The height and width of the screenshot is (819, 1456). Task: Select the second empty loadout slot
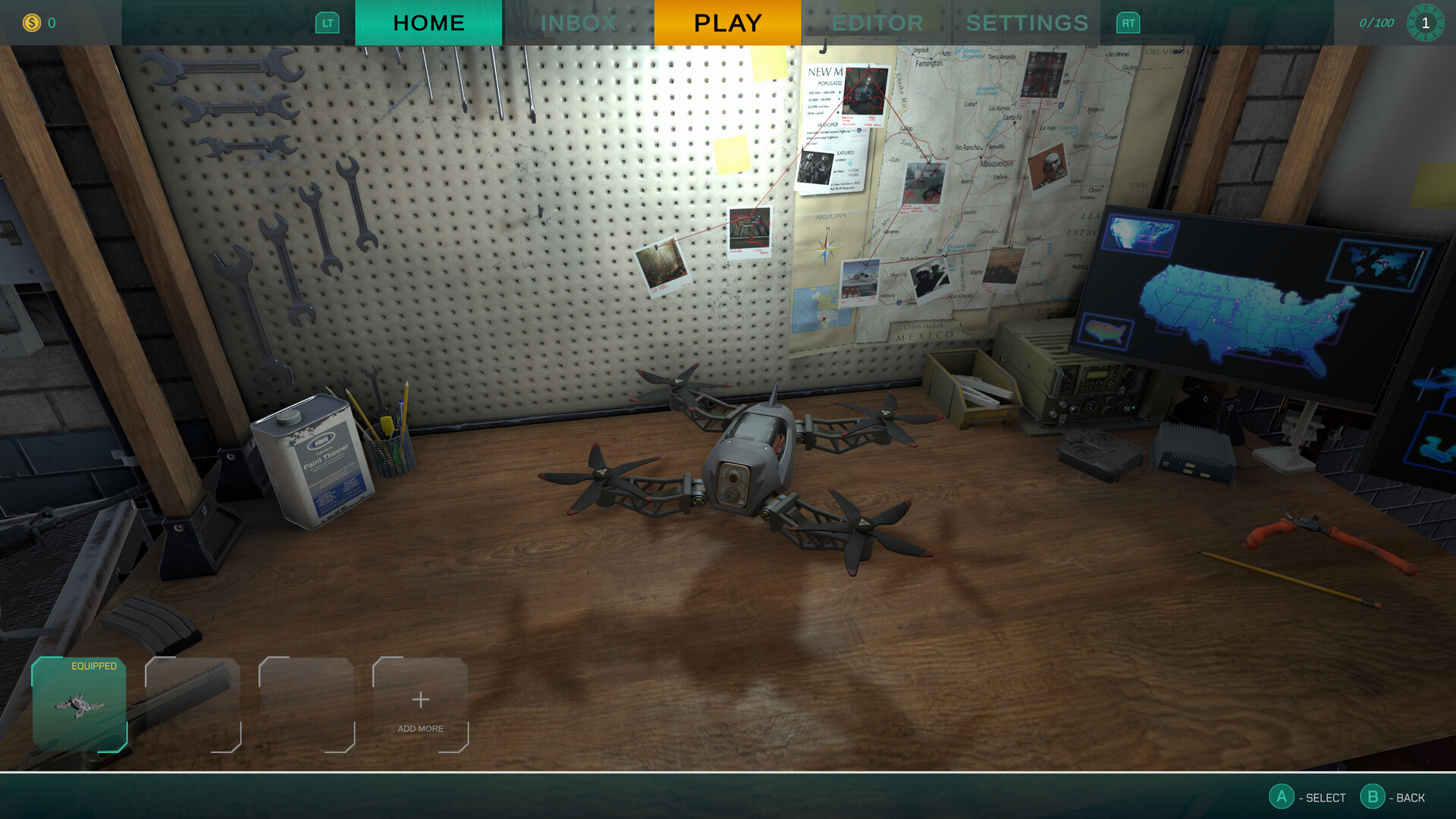point(193,707)
